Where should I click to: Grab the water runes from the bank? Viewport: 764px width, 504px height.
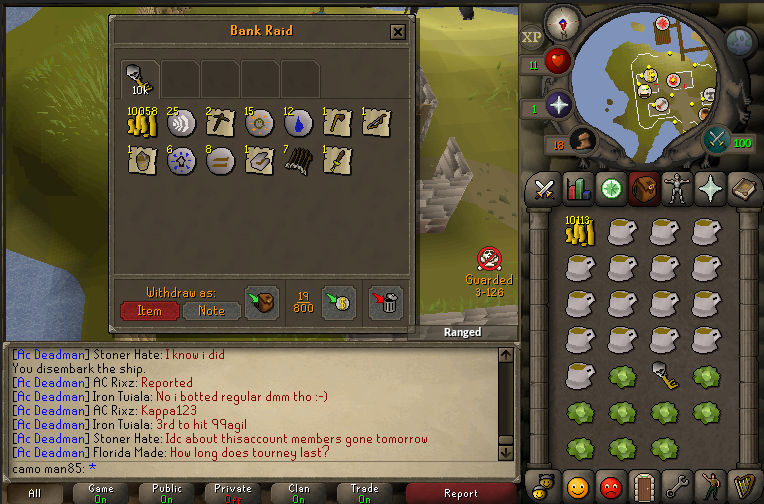coord(297,123)
